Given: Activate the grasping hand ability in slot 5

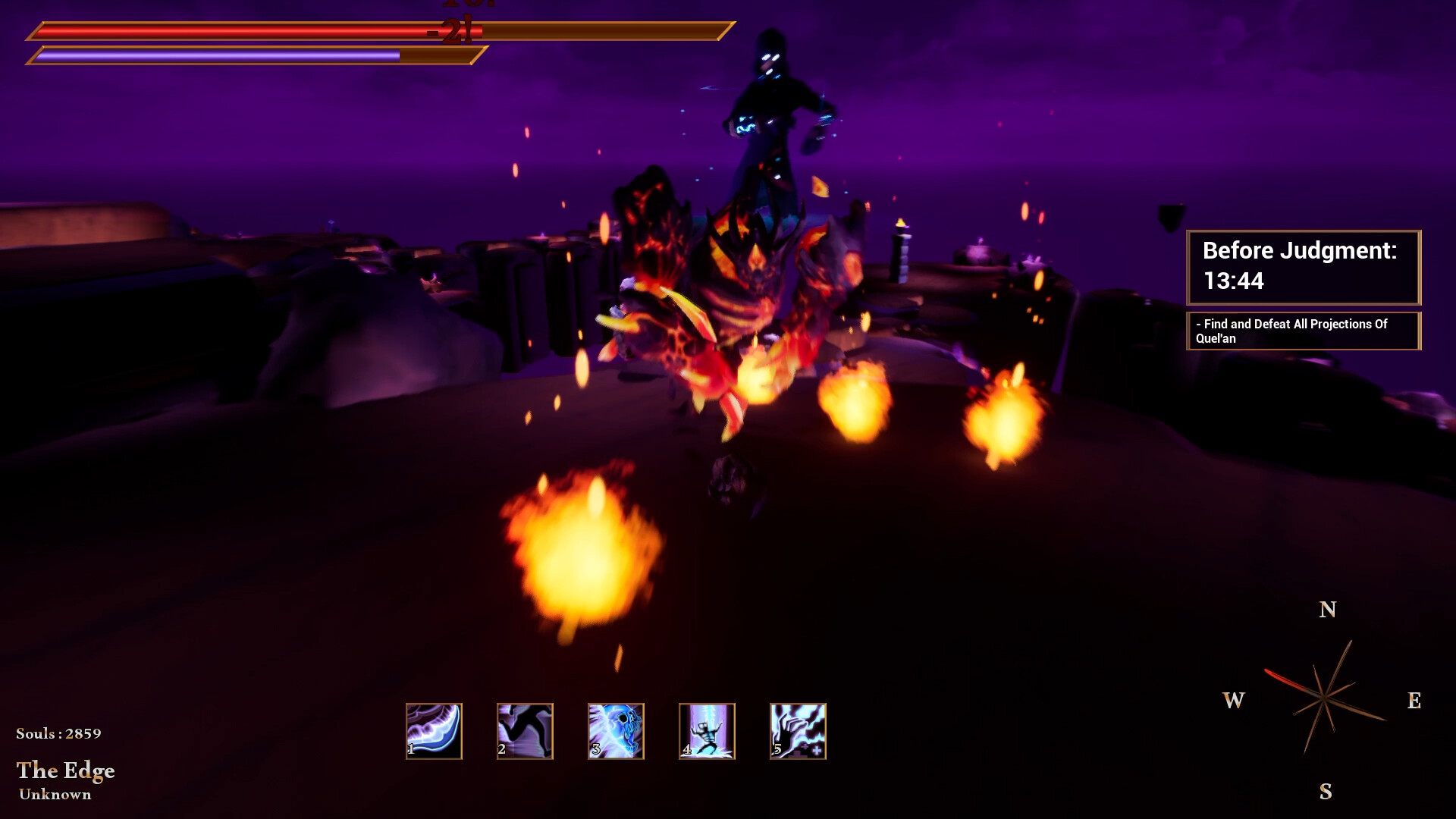Looking at the screenshot, I should coord(798,730).
